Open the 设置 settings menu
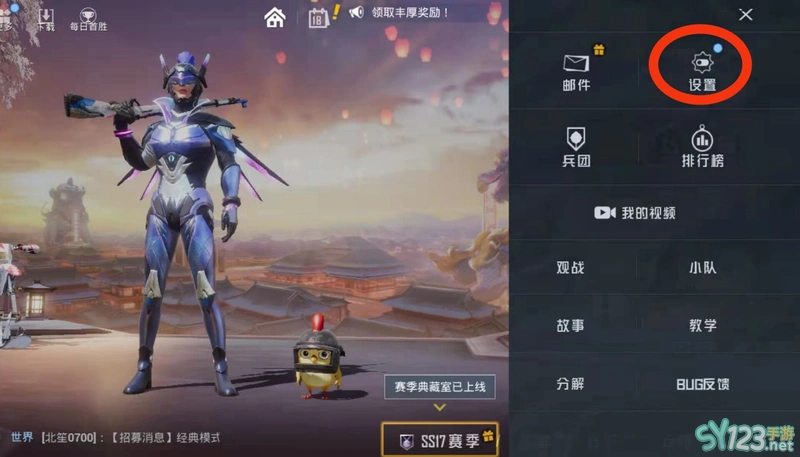Viewport: 800px width, 457px height. (702, 70)
